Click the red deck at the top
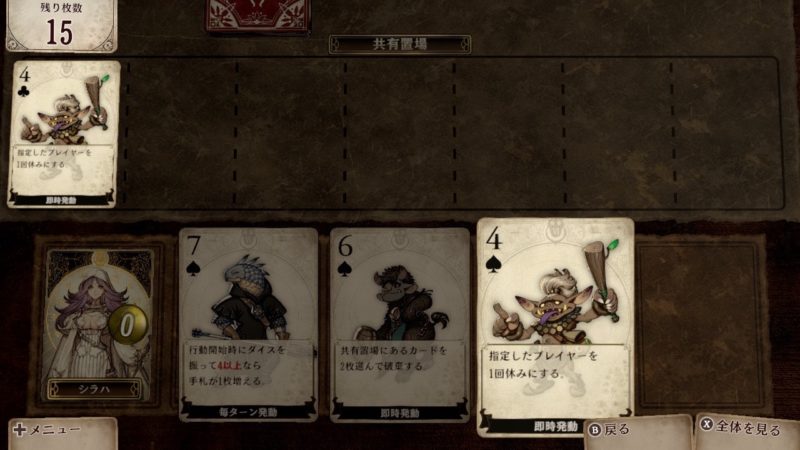 coord(255,15)
